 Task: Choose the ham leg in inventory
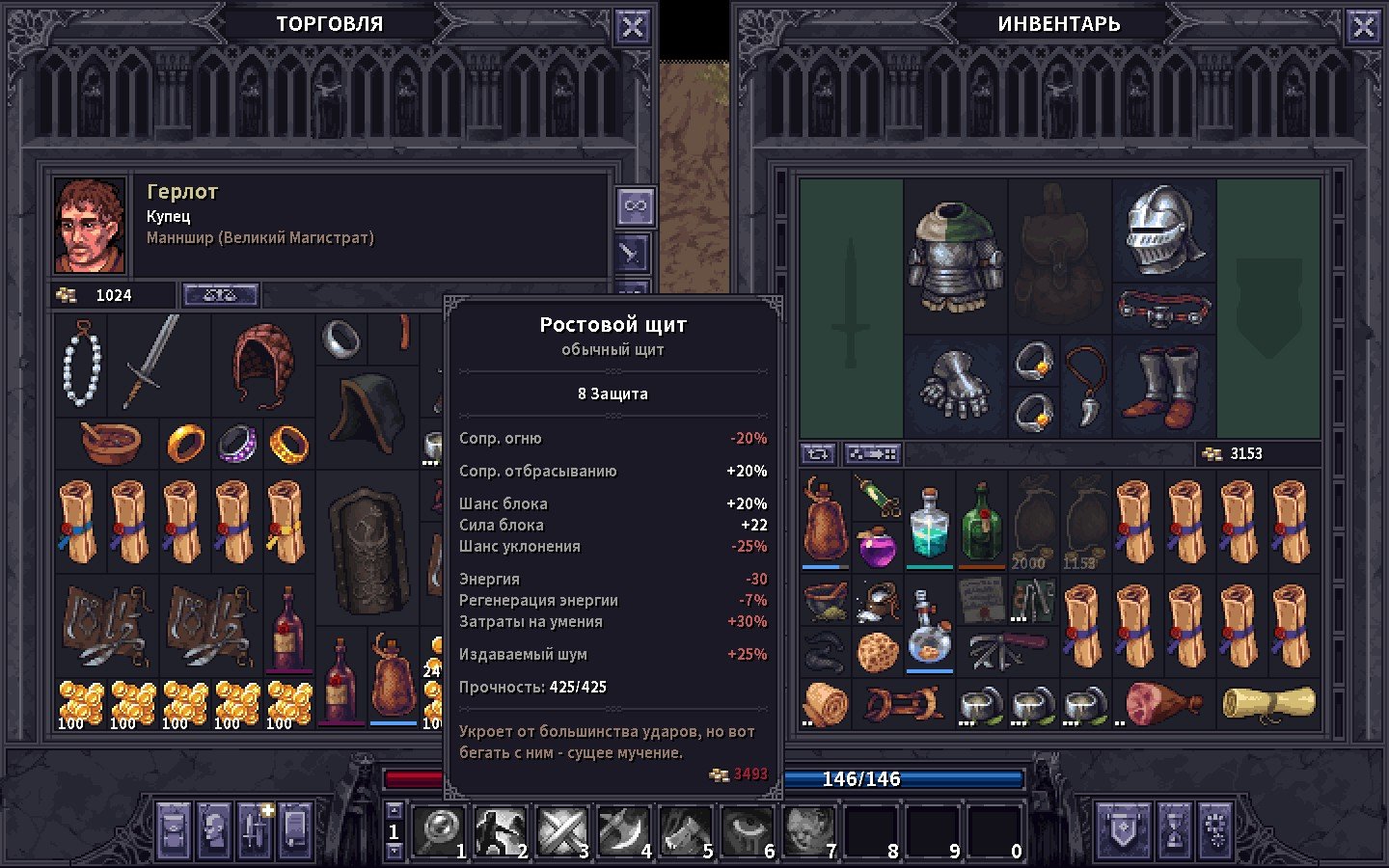pyautogui.click(x=1162, y=703)
